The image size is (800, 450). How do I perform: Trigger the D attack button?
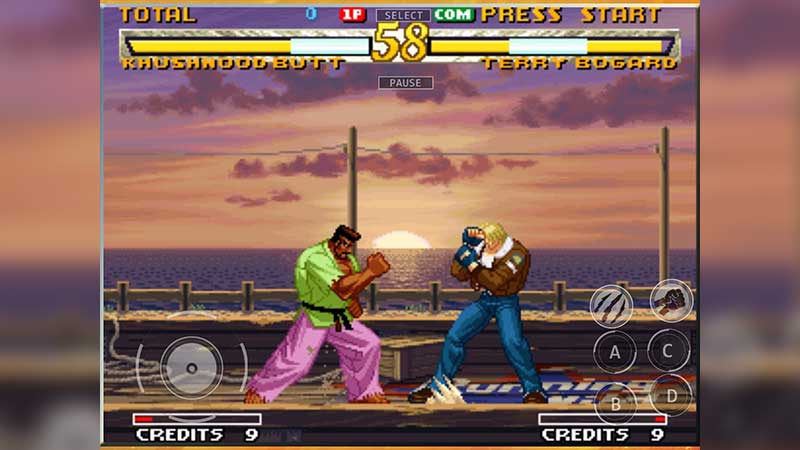(x=670, y=395)
